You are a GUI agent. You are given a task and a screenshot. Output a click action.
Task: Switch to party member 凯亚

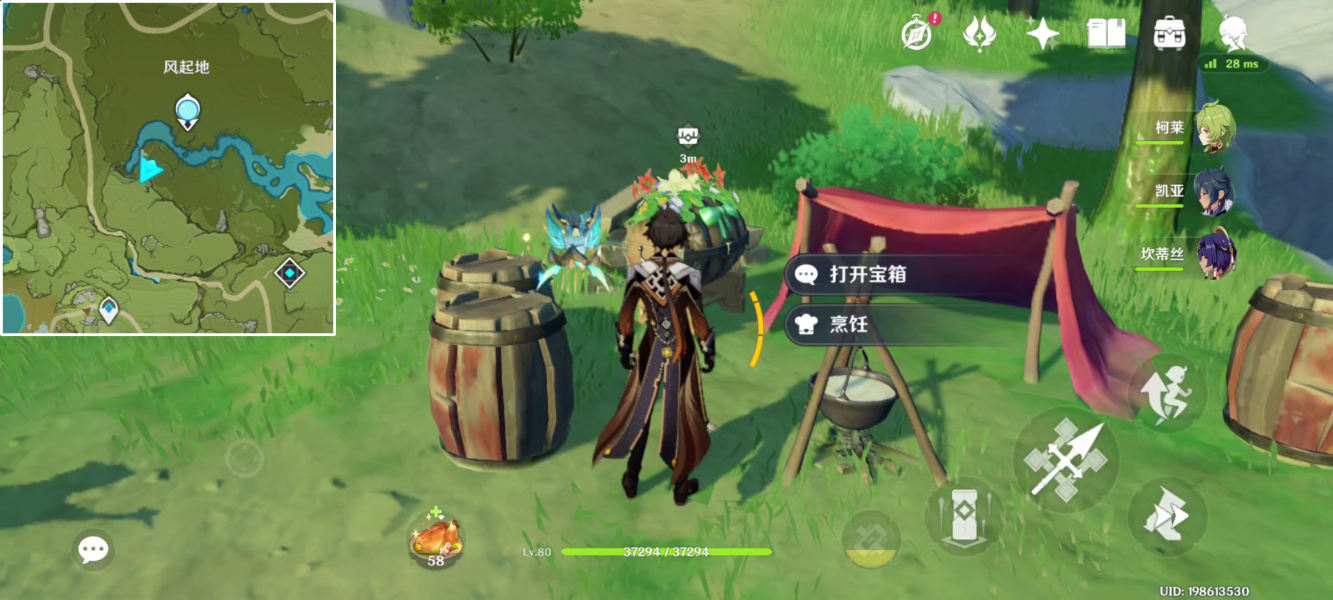1214,192
